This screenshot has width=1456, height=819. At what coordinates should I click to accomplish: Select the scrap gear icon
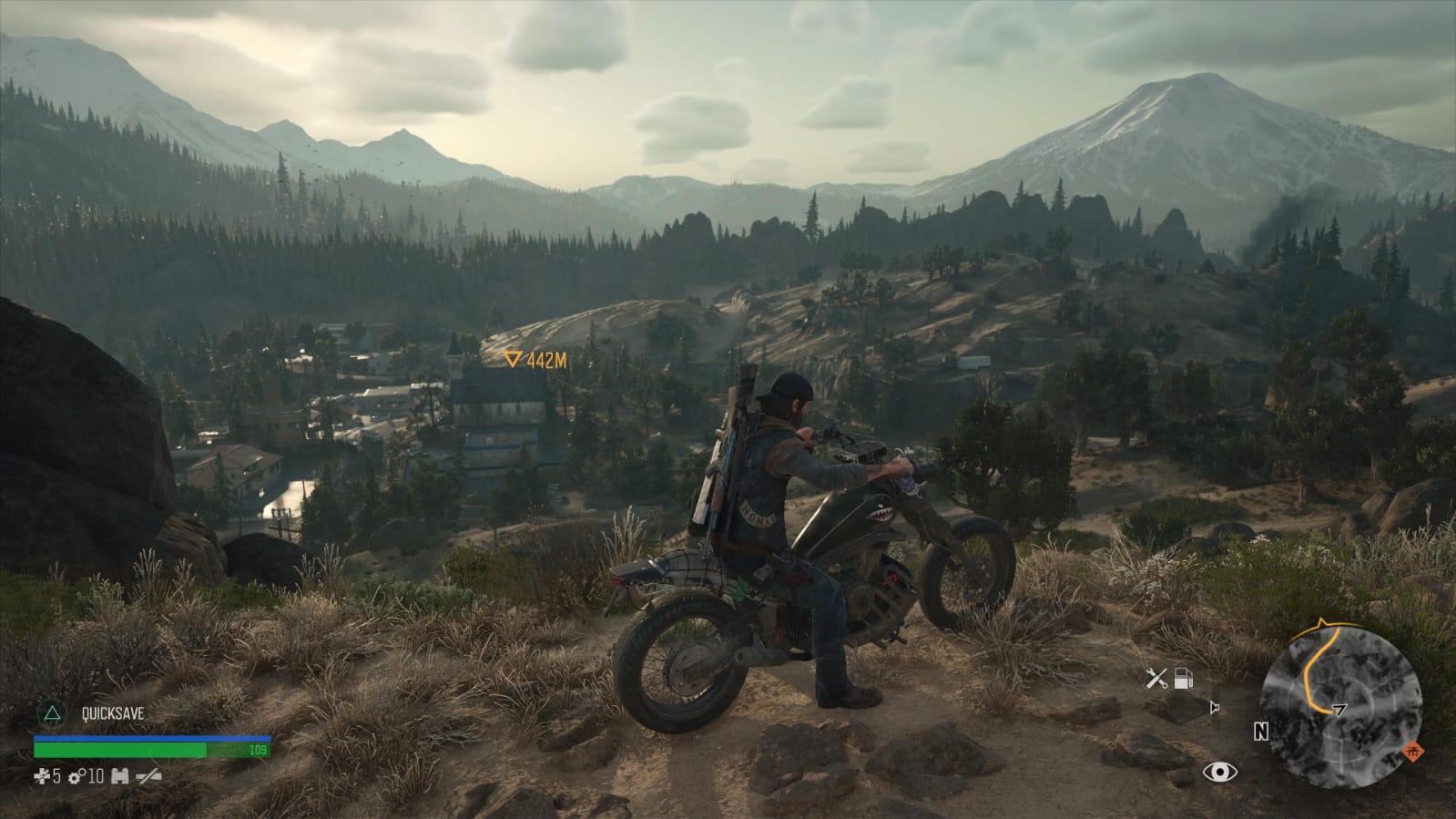(76, 776)
